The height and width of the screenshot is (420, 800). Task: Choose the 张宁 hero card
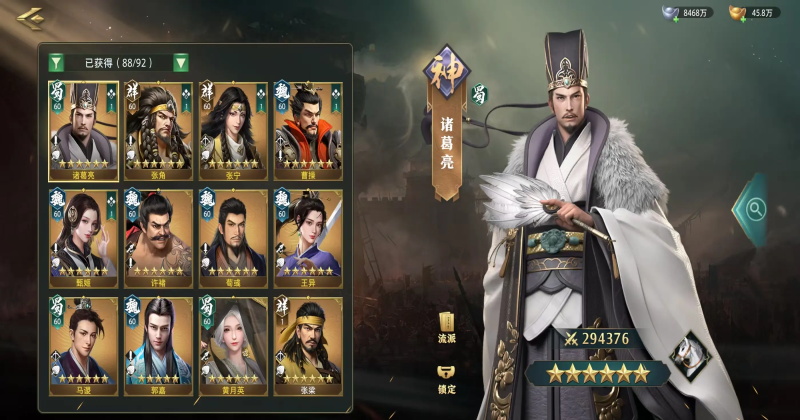(233, 130)
